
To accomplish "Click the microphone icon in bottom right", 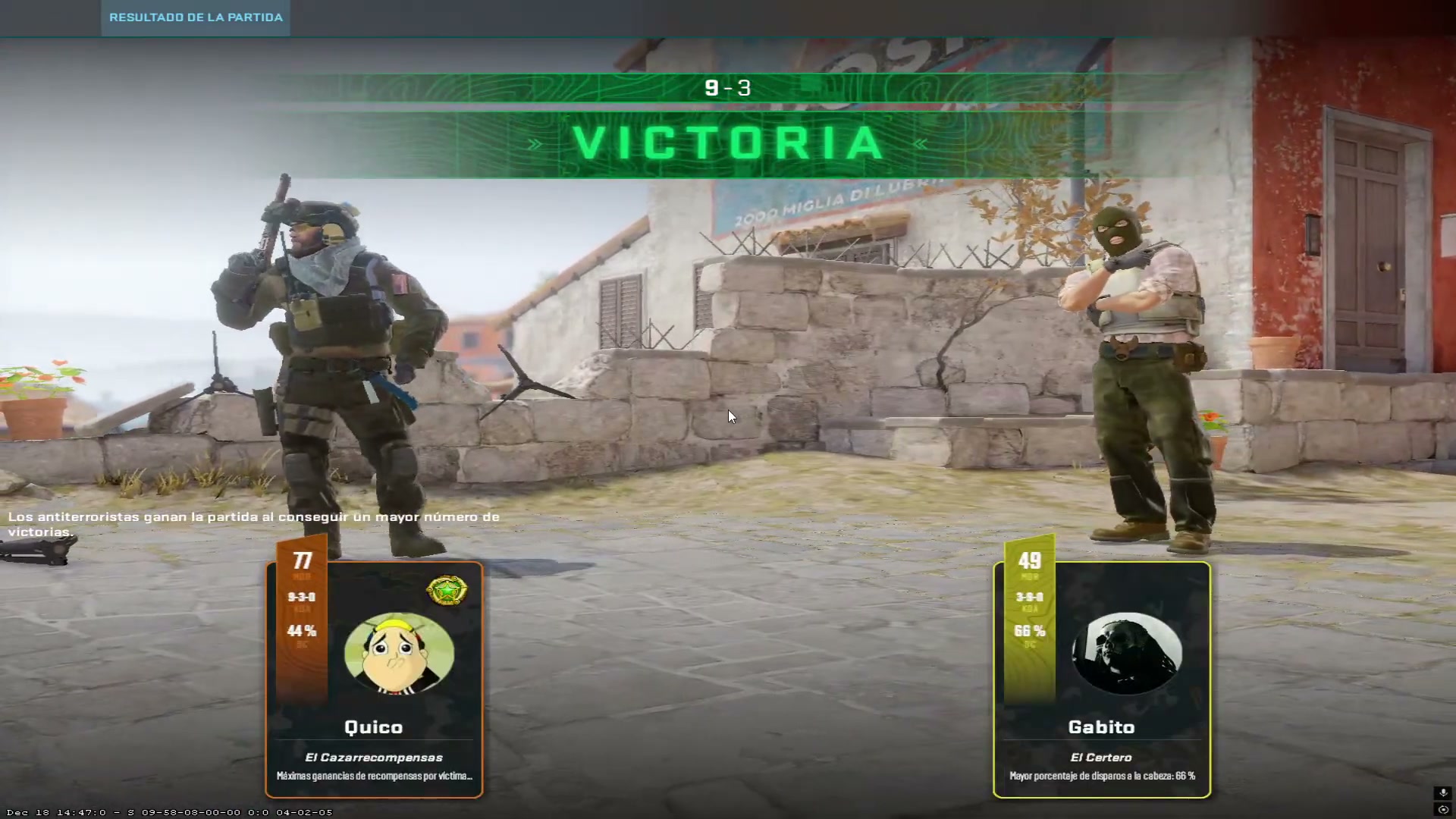I will [1443, 792].
